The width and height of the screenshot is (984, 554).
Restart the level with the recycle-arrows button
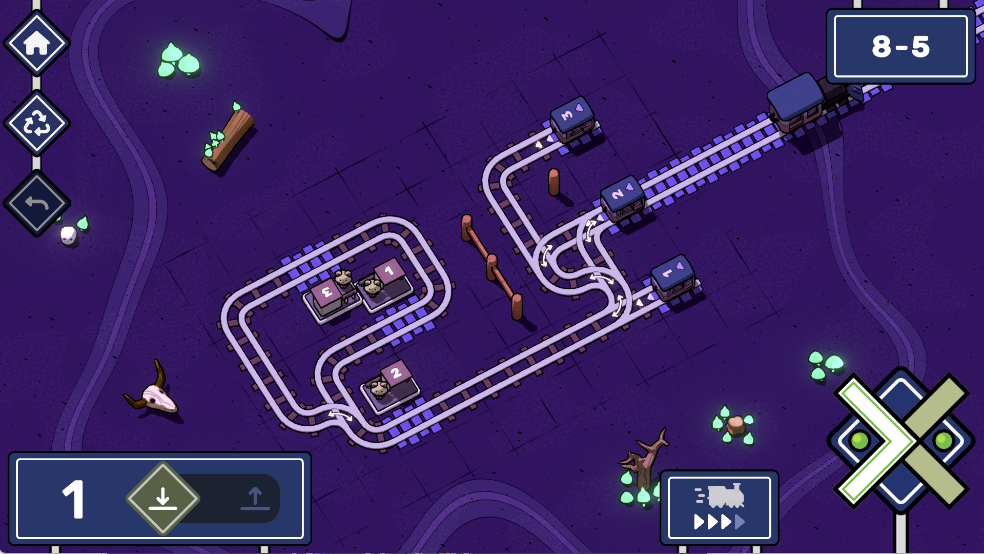click(37, 123)
